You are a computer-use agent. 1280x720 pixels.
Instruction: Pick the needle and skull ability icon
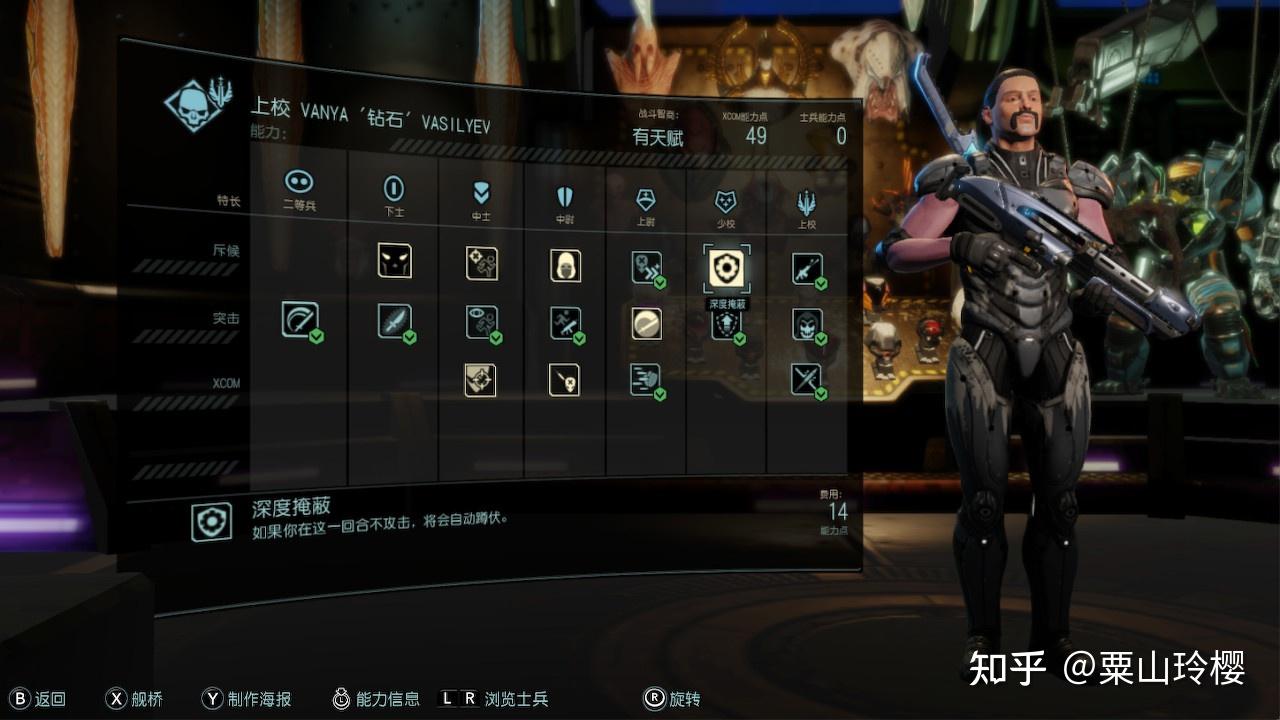(564, 380)
